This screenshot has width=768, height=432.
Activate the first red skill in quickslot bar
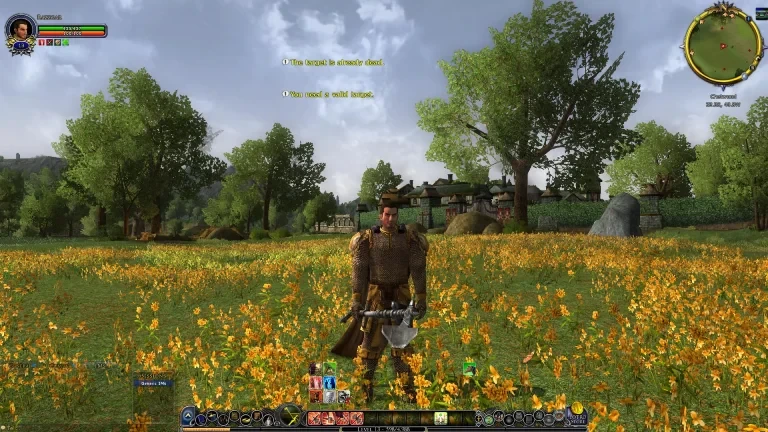(x=314, y=418)
